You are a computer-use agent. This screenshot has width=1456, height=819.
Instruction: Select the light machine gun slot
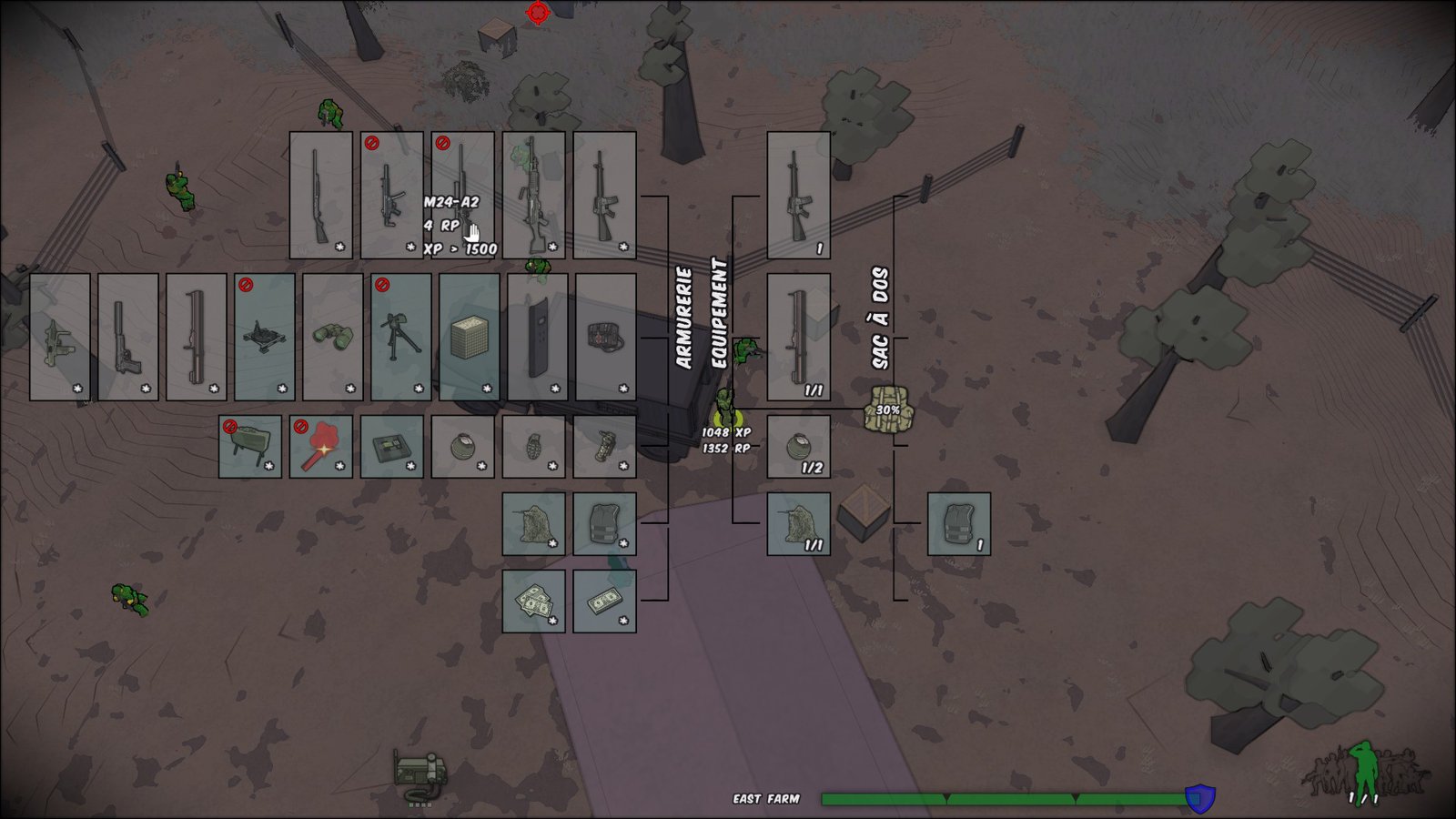(x=533, y=195)
